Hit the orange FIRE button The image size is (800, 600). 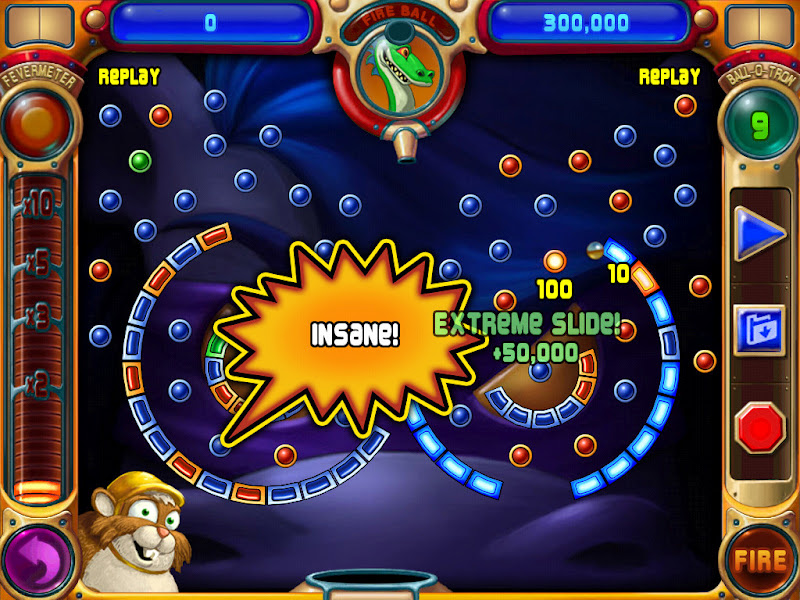(x=759, y=559)
